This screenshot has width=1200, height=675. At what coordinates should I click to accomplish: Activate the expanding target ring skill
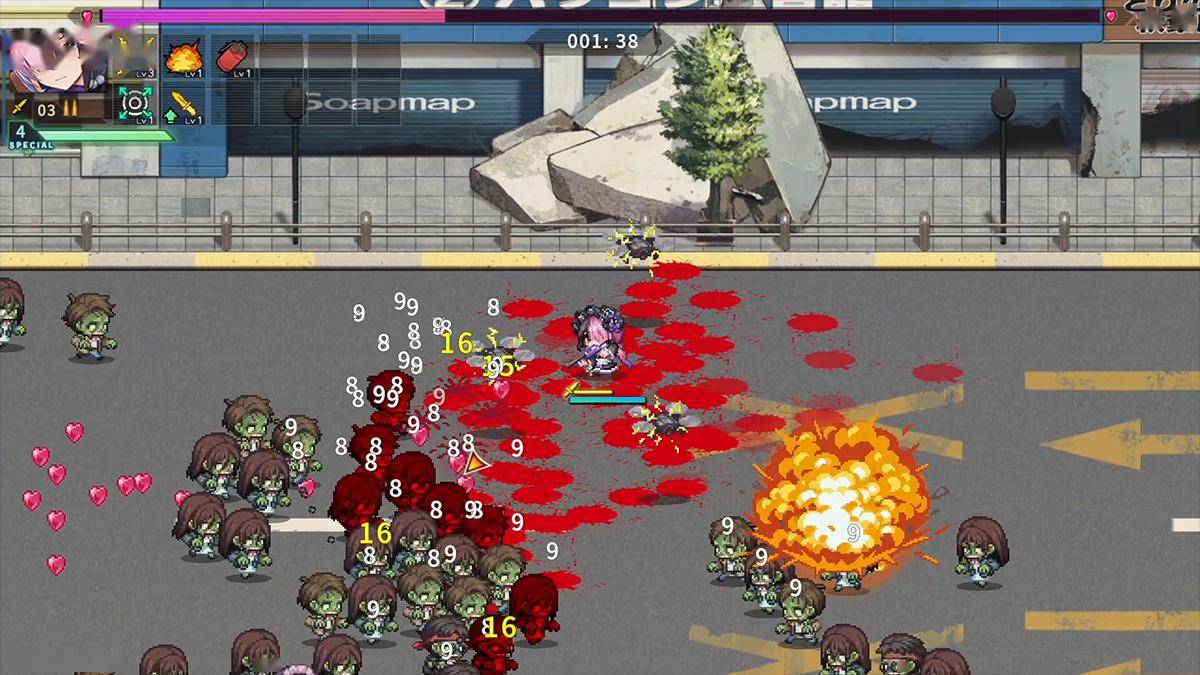[x=134, y=104]
